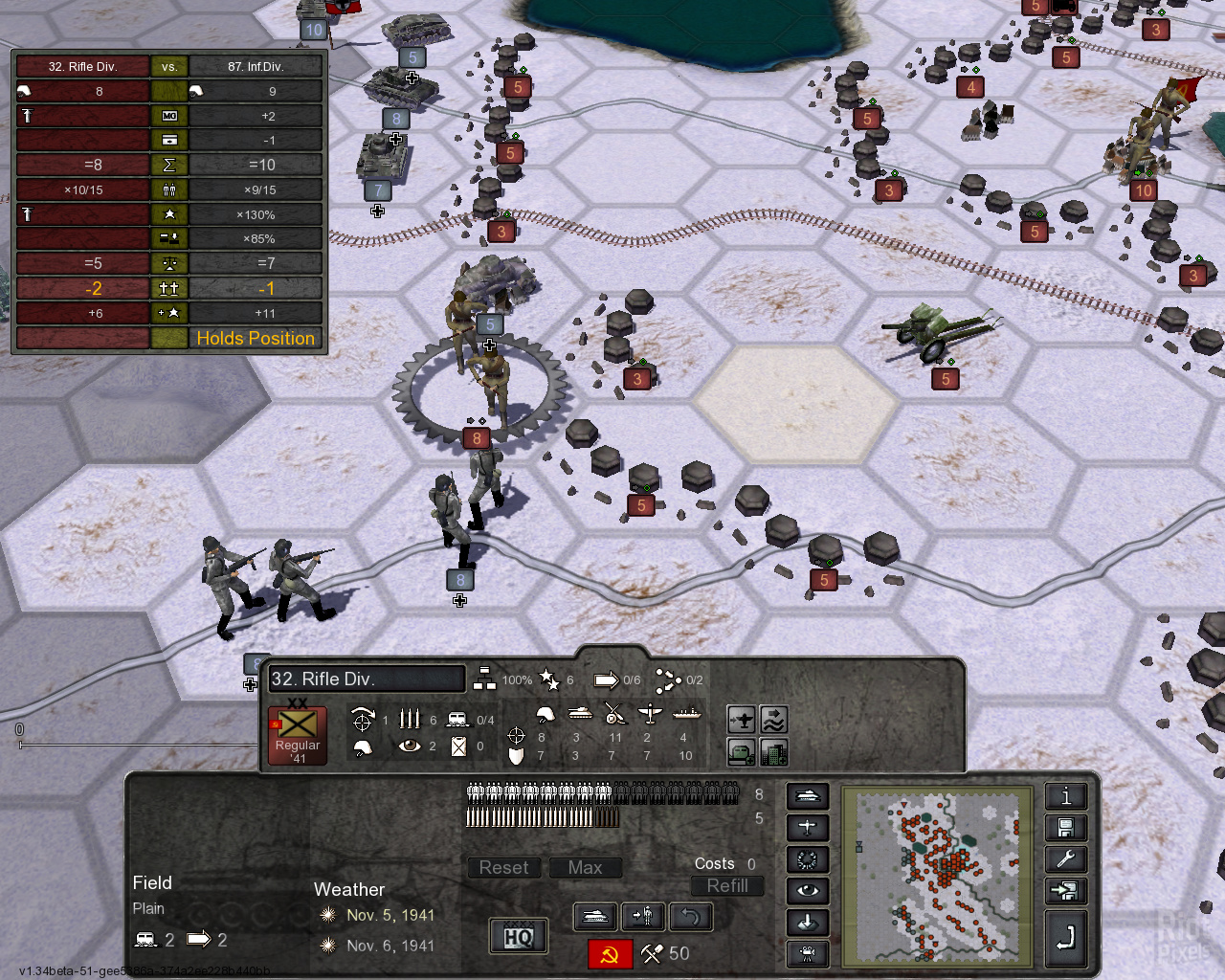Viewport: 1225px width, 980px height.
Task: Click the curved arrow end turn button
Action: pos(1065,938)
